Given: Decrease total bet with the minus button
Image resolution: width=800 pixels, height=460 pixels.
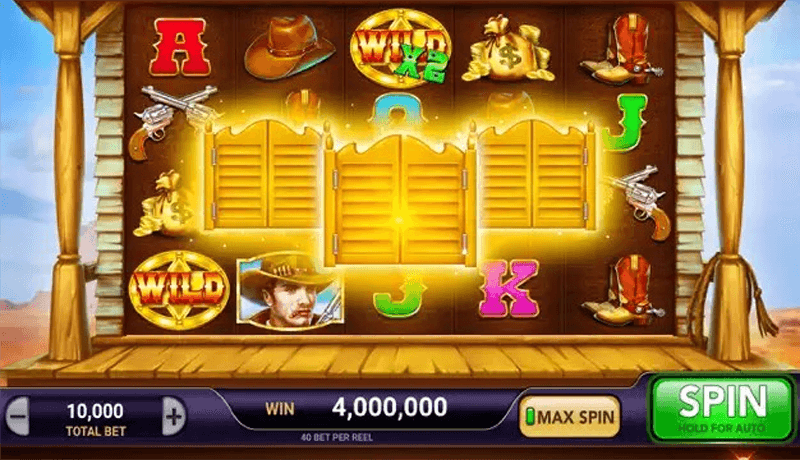Looking at the screenshot, I should 21,414.
